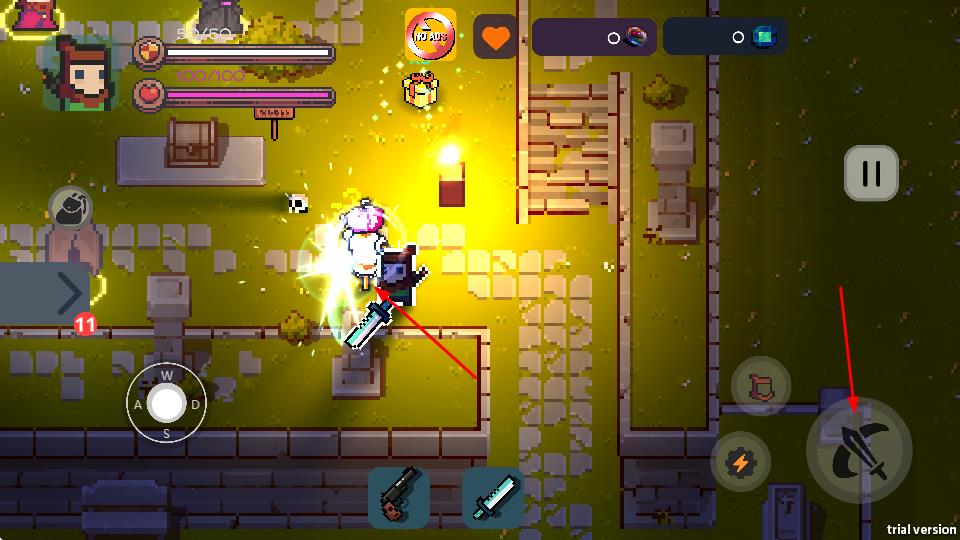Select the blue sword weapon slot
The width and height of the screenshot is (960, 540).
[493, 496]
